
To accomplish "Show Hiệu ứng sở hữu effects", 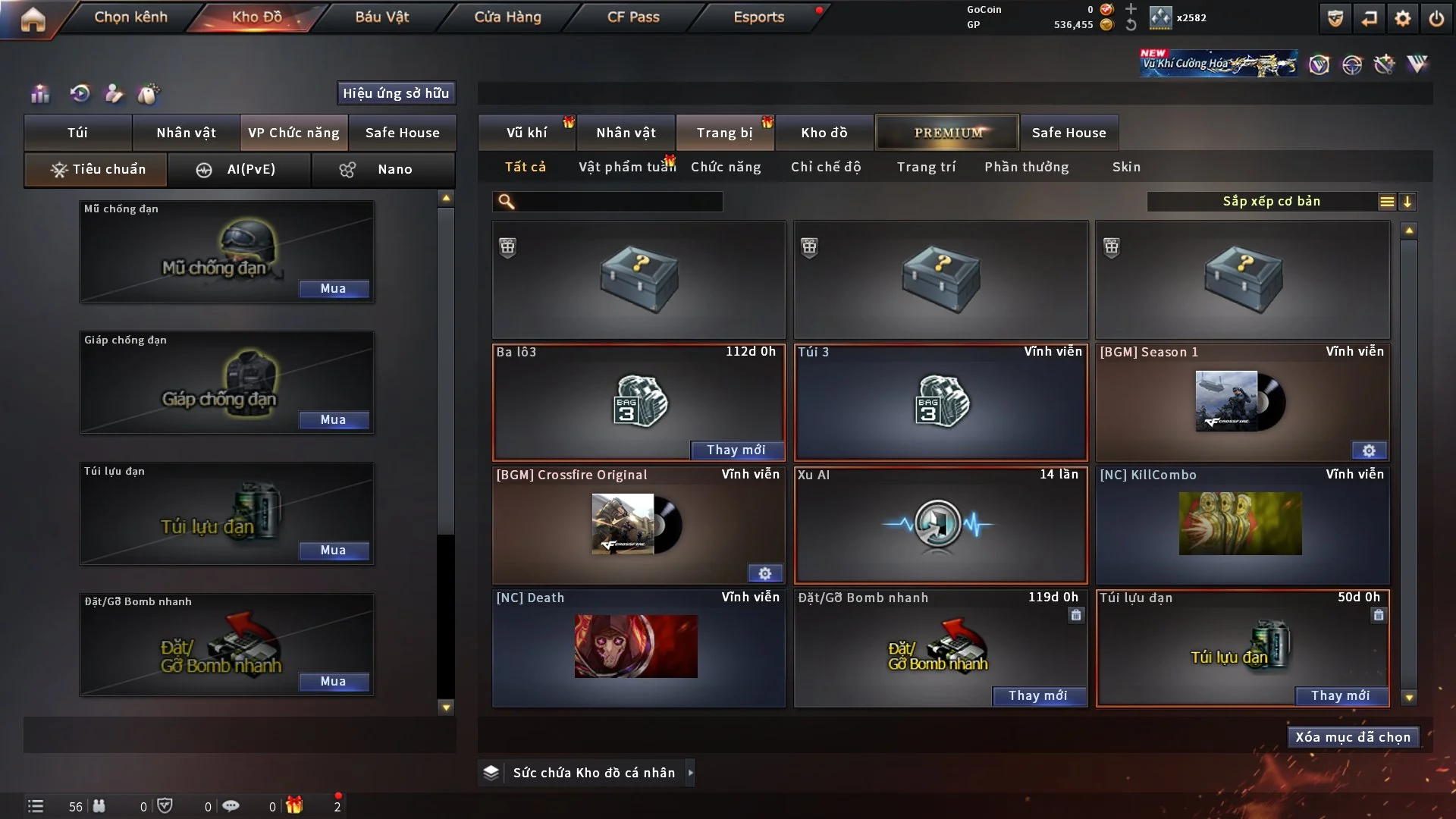I will pos(396,93).
